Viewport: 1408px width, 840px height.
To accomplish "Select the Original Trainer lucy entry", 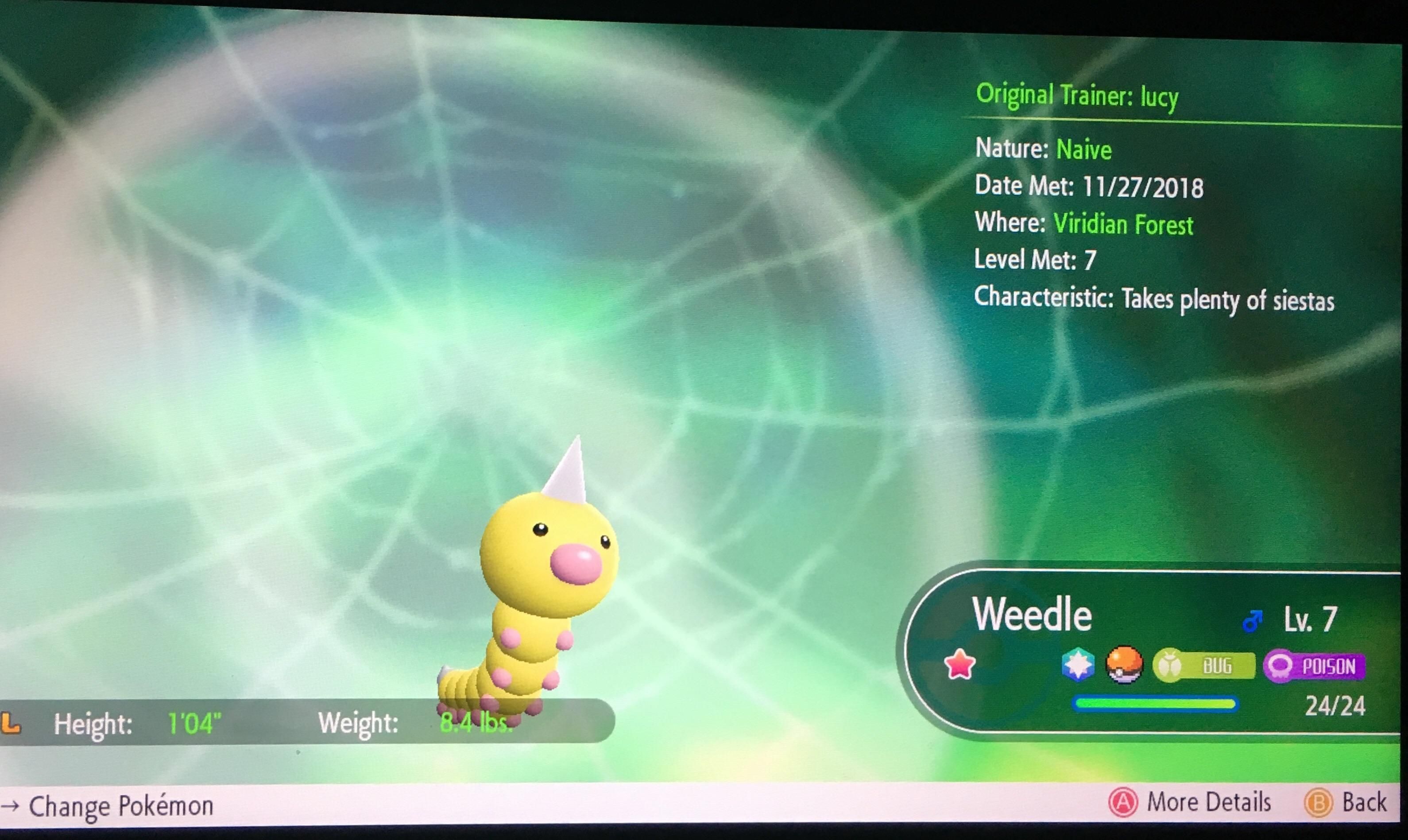I will 1076,95.
